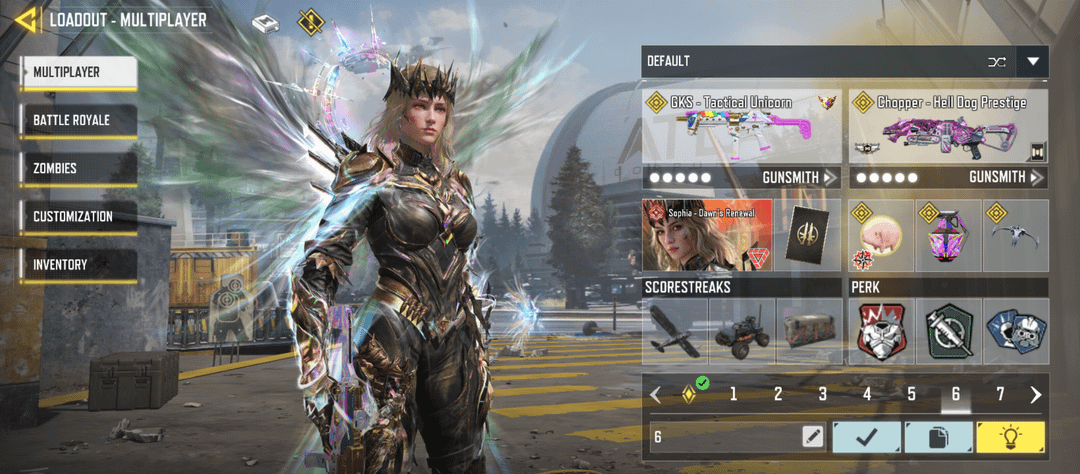The height and width of the screenshot is (474, 1080).
Task: Select the GKS Tactical Unicorn weapon
Action: (x=742, y=127)
